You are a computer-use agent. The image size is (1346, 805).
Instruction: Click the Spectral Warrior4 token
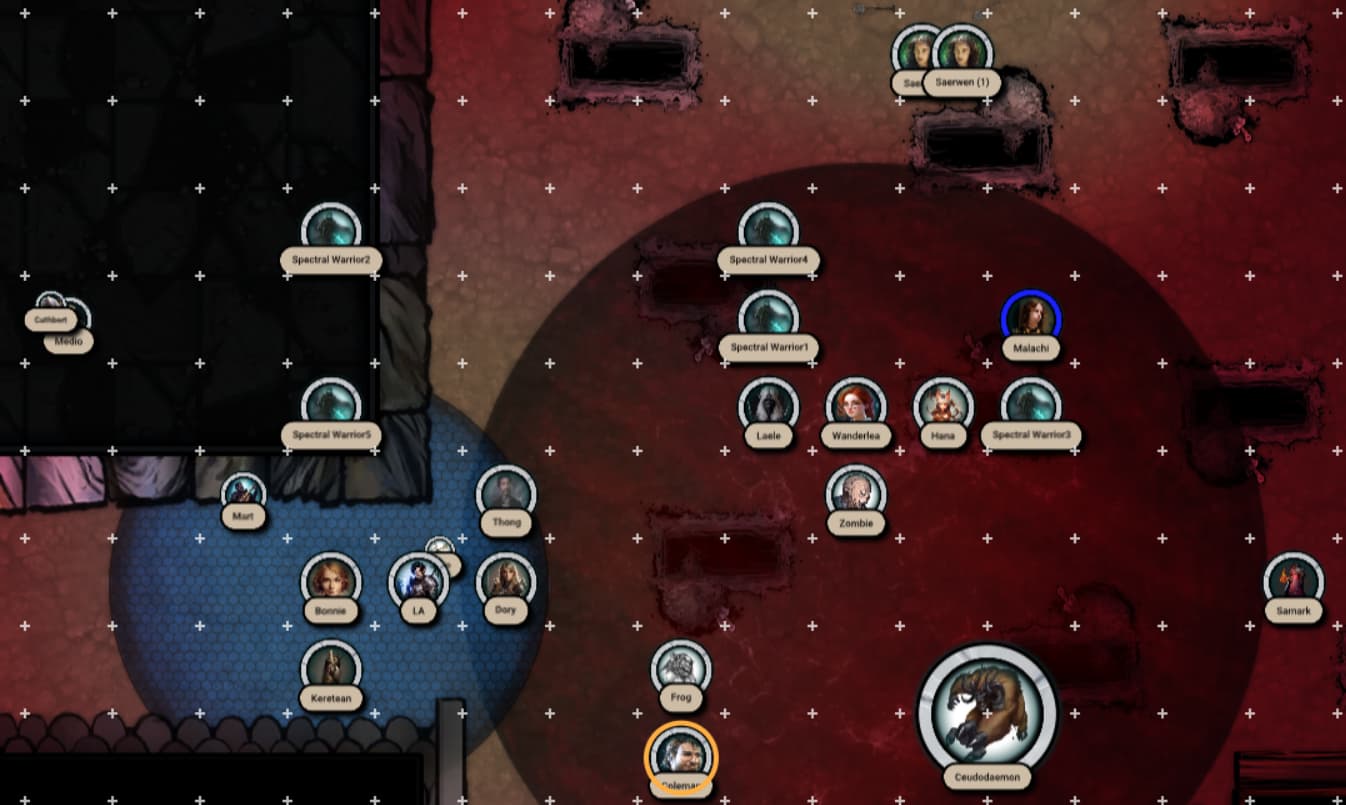[x=768, y=230]
